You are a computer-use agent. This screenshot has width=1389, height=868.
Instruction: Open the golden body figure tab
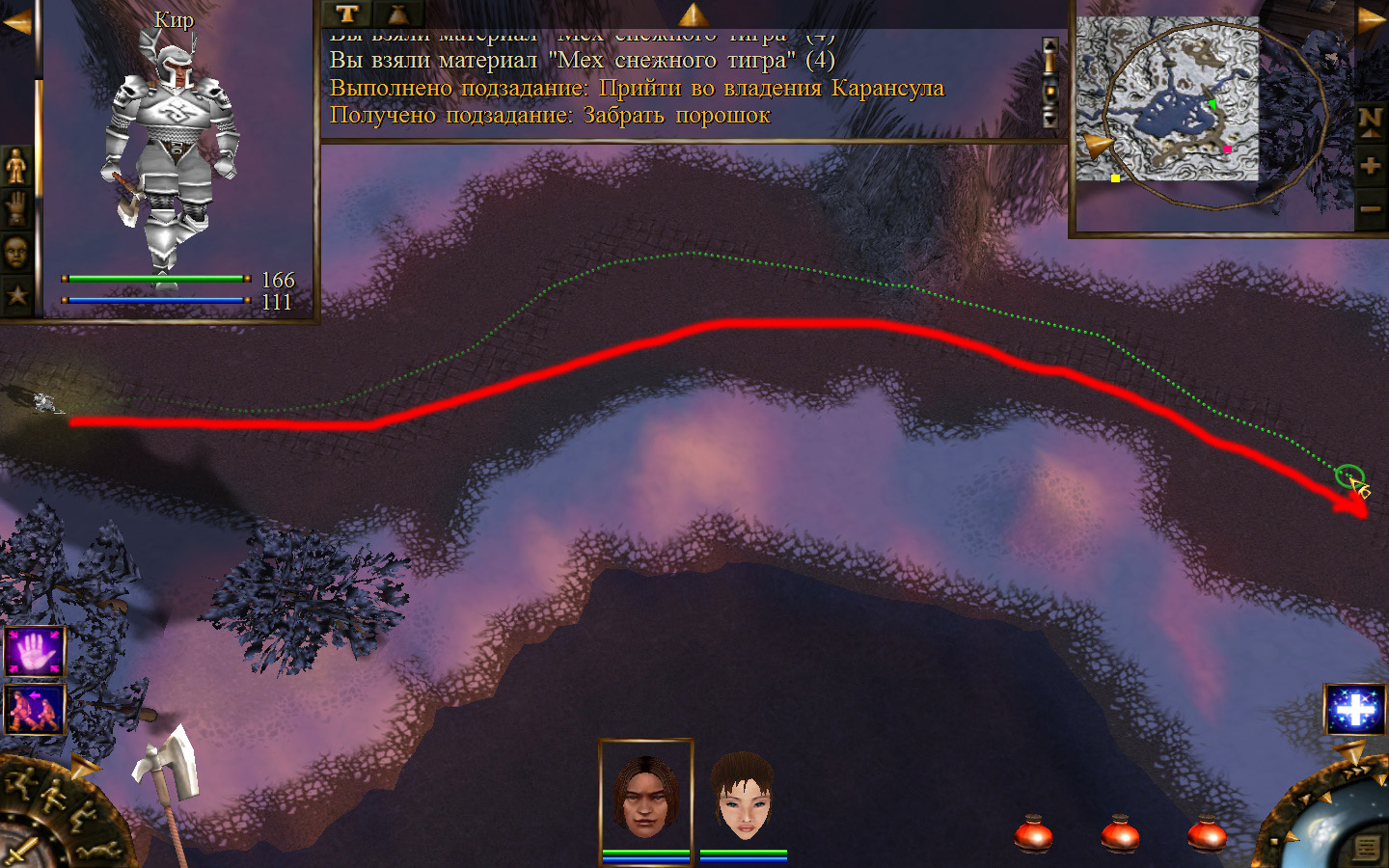coord(16,167)
